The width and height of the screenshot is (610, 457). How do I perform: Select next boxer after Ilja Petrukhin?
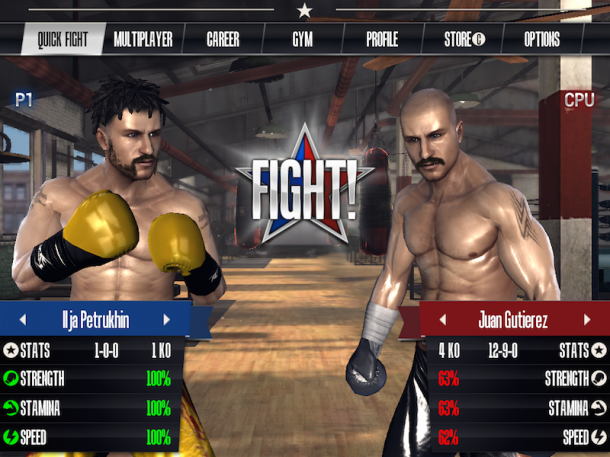167,320
